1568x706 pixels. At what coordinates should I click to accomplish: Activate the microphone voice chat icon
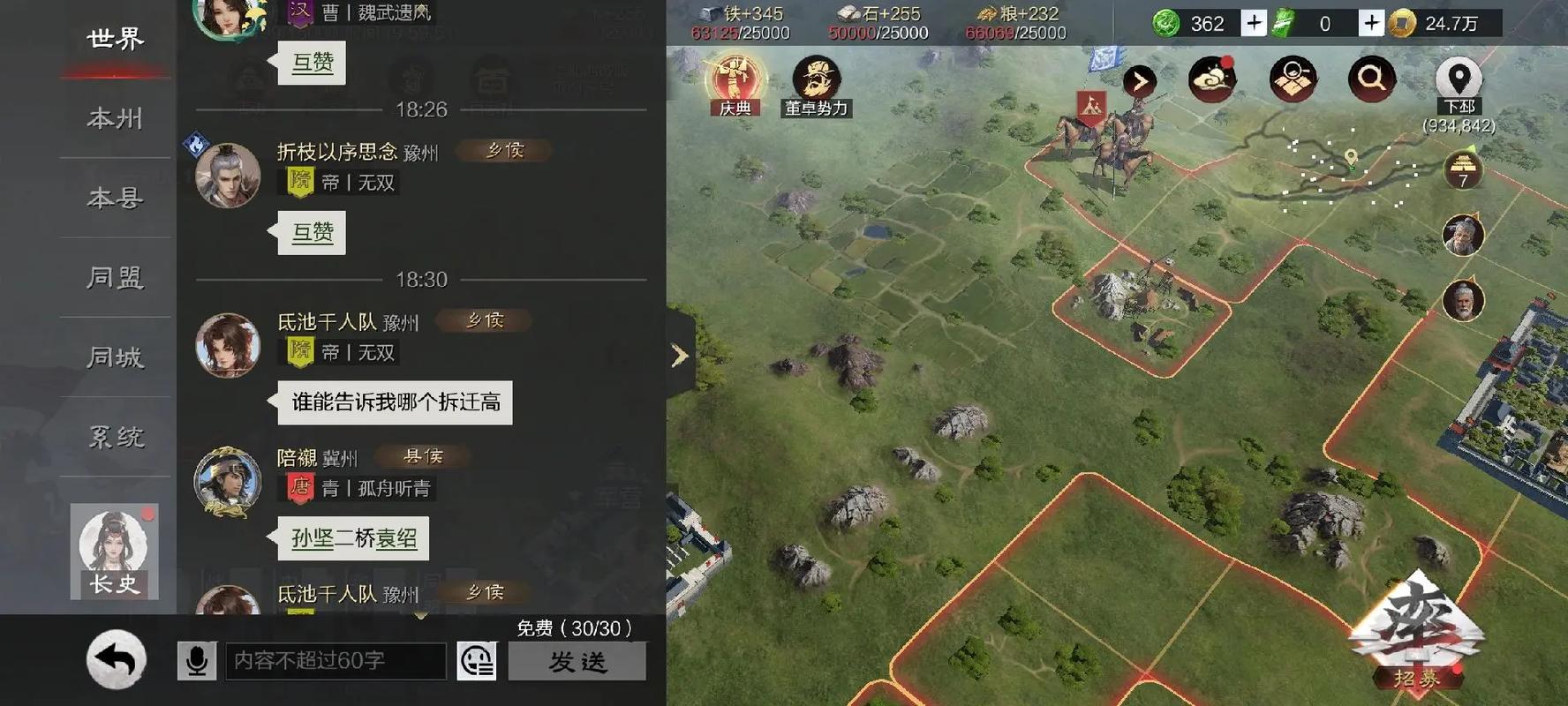(x=196, y=660)
